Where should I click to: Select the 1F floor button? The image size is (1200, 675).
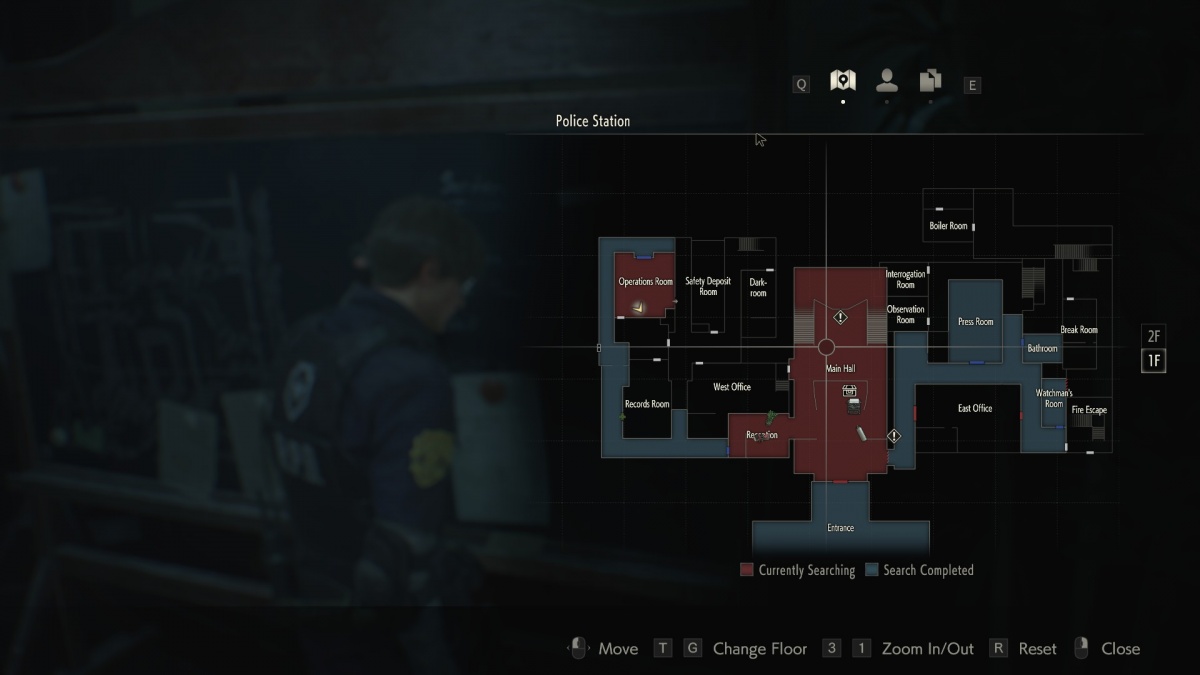click(x=1154, y=361)
